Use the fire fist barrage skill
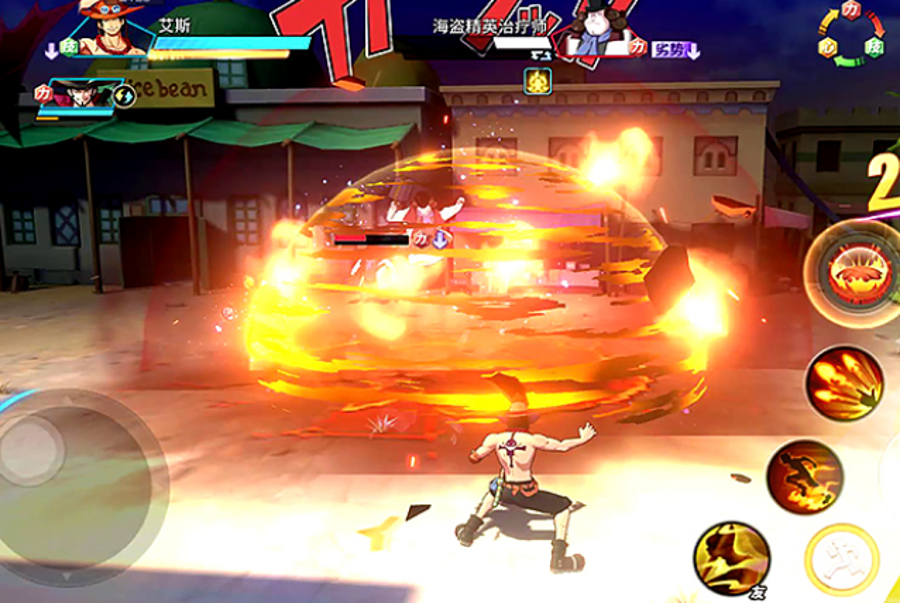 tap(844, 383)
